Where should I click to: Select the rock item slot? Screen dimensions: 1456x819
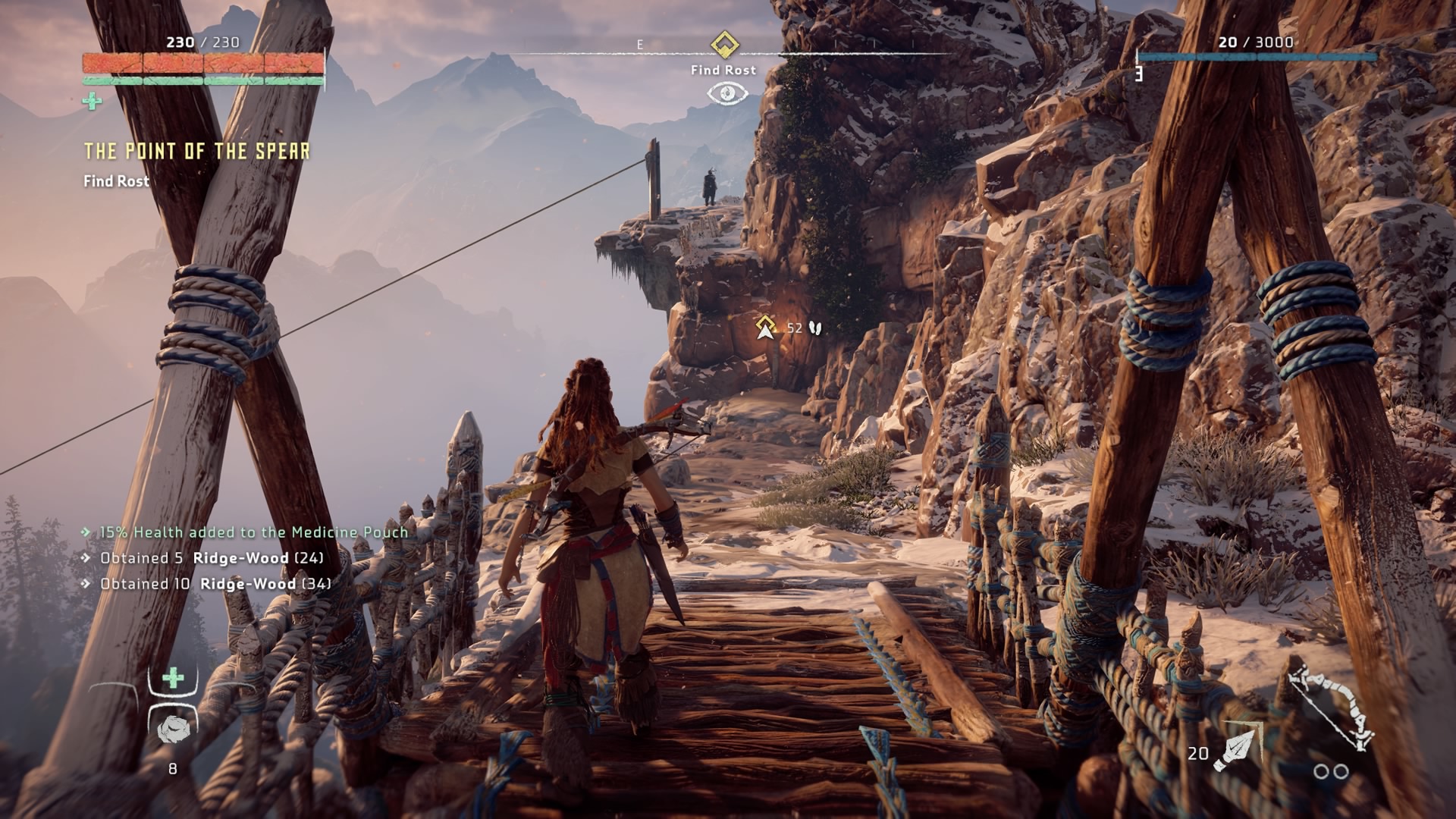[172, 729]
